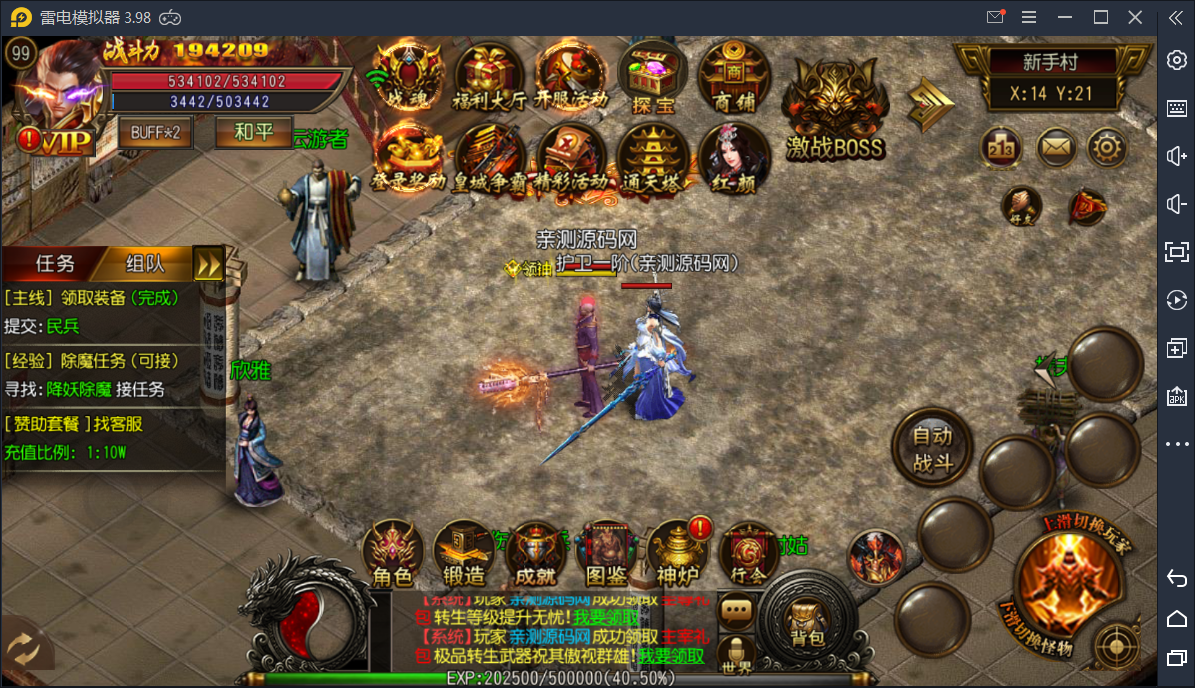Open the chat speech bubble button
Viewport: 1195px width, 688px height.
point(737,608)
